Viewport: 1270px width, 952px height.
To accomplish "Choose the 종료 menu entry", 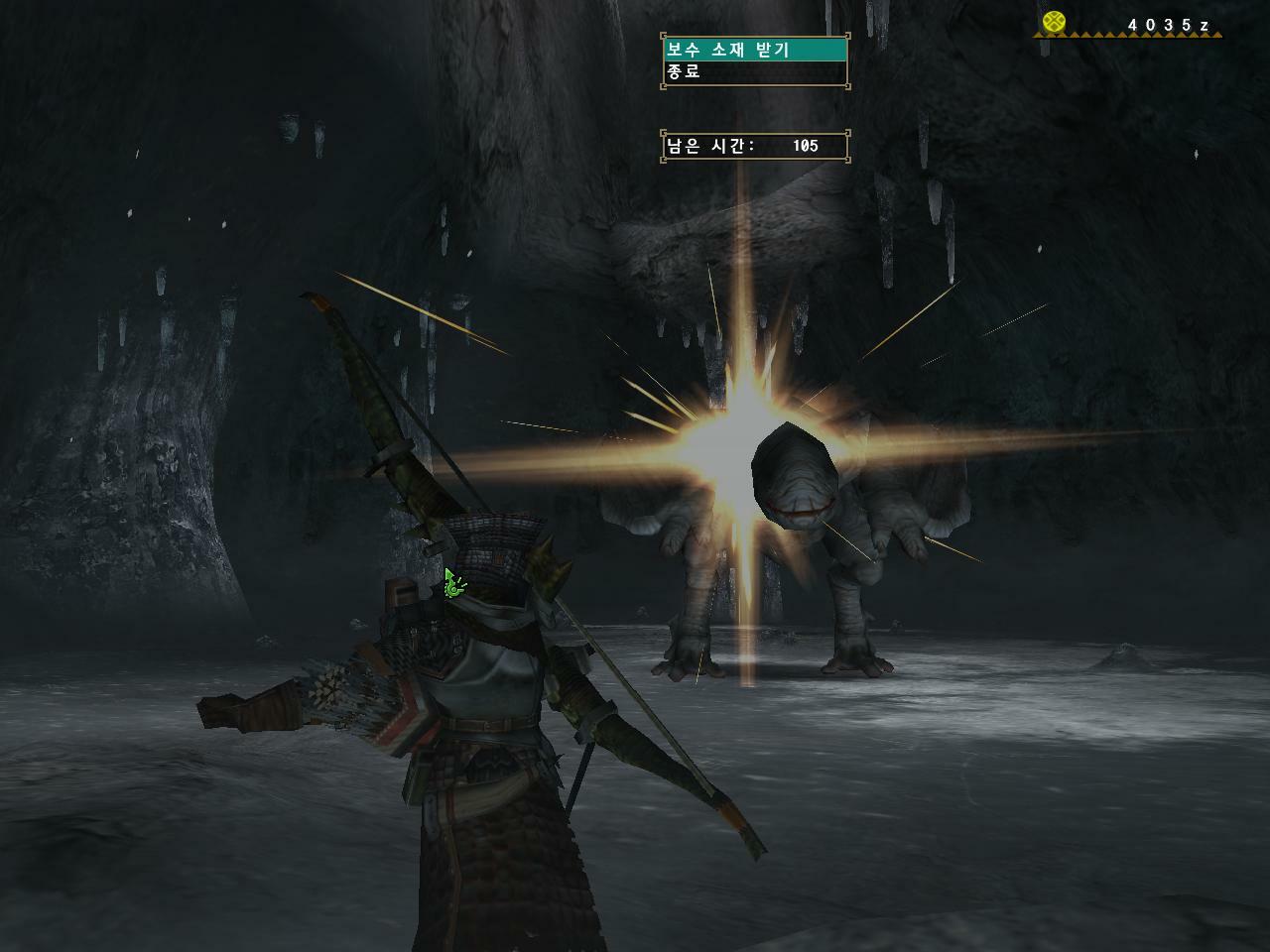I will pos(754,72).
